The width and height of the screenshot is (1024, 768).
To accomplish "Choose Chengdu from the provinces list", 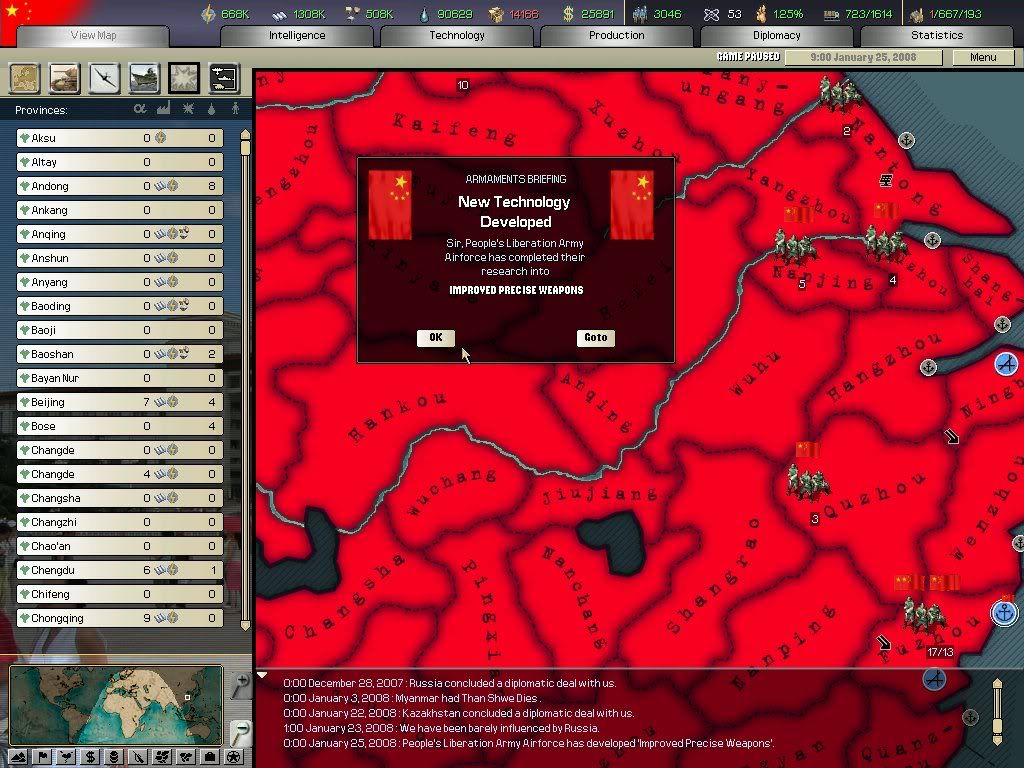I will pyautogui.click(x=120, y=570).
